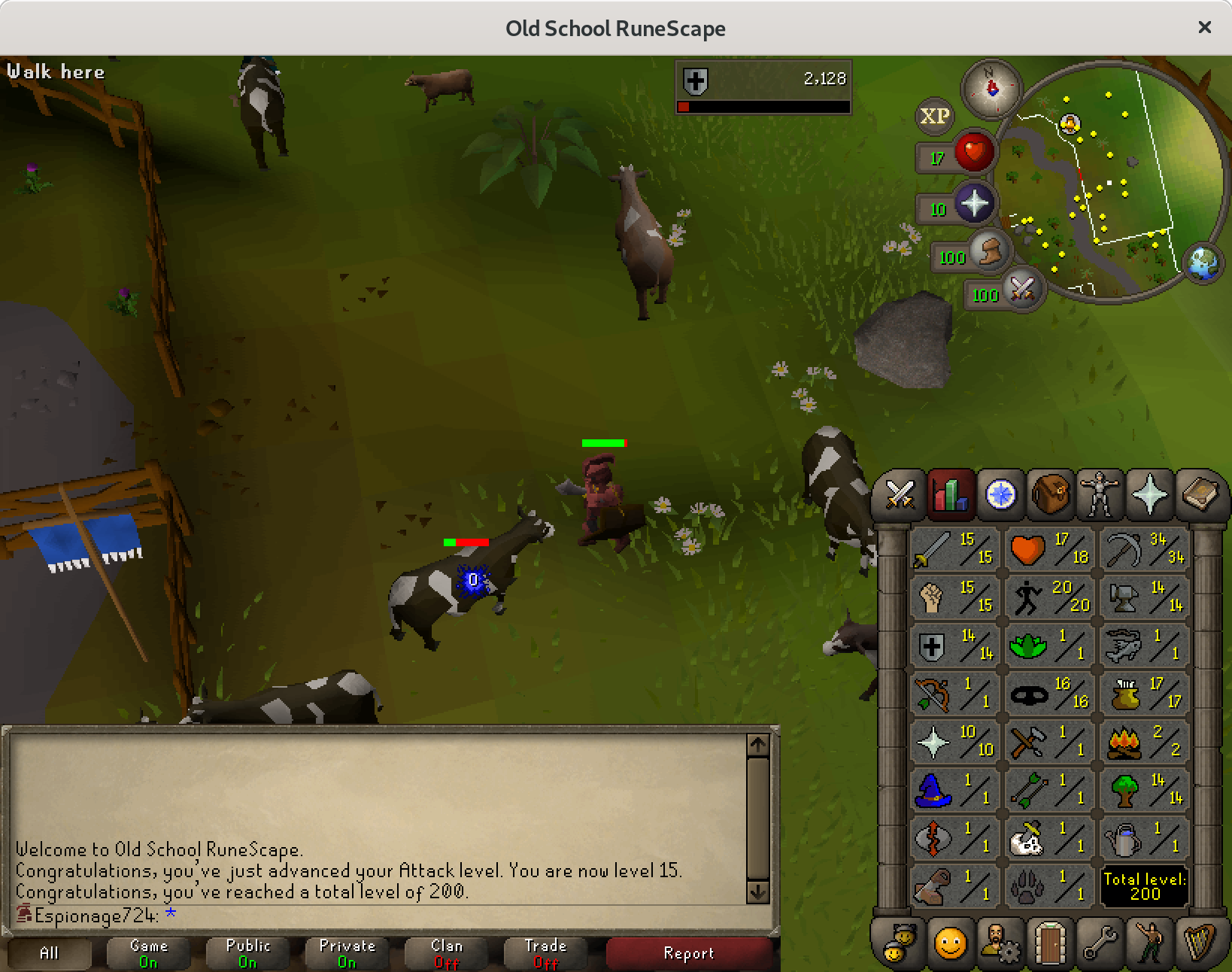Show the All chat tab
Viewport: 1232px width, 972px height.
pyautogui.click(x=49, y=953)
